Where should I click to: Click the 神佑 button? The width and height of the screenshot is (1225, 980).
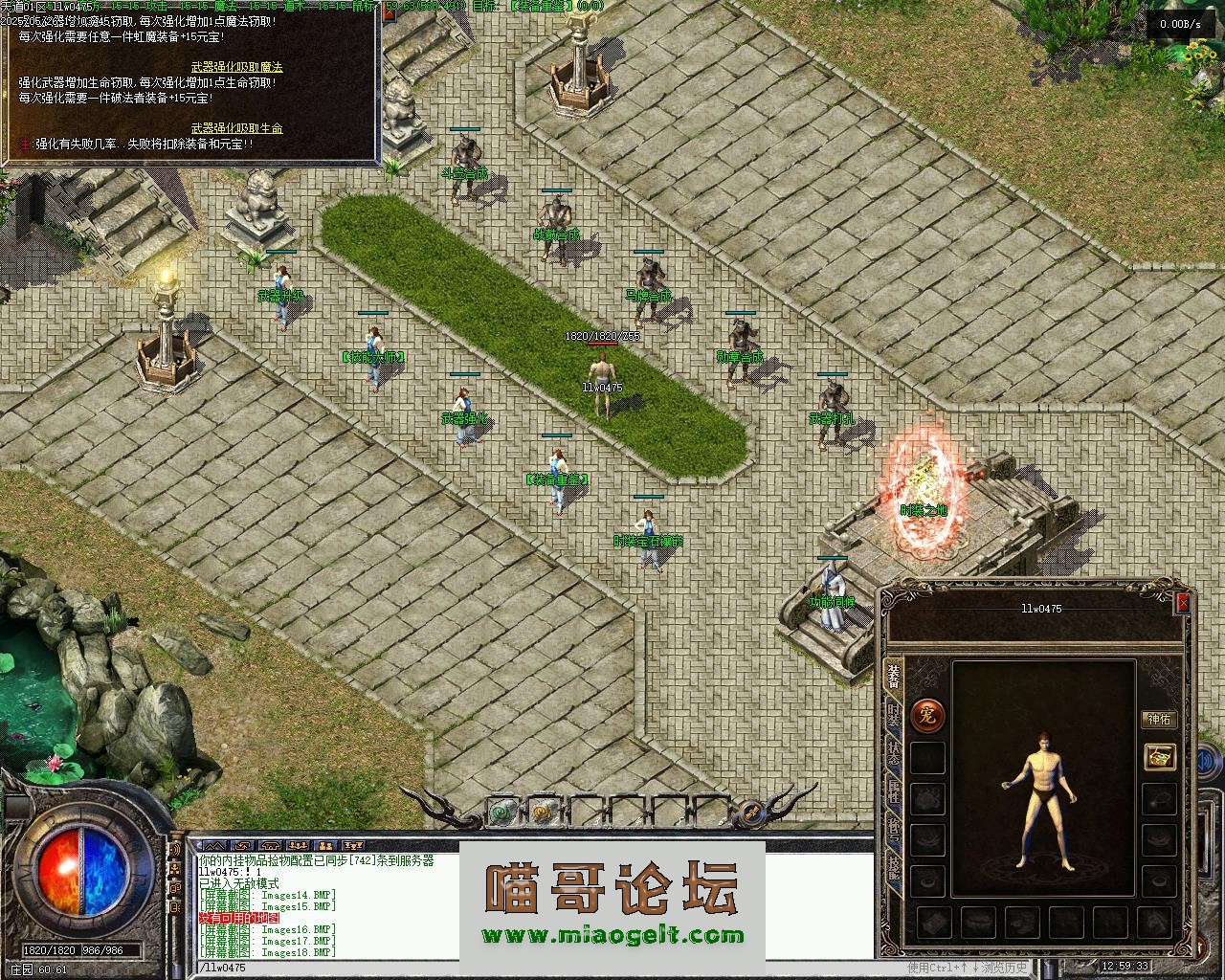click(x=1159, y=720)
